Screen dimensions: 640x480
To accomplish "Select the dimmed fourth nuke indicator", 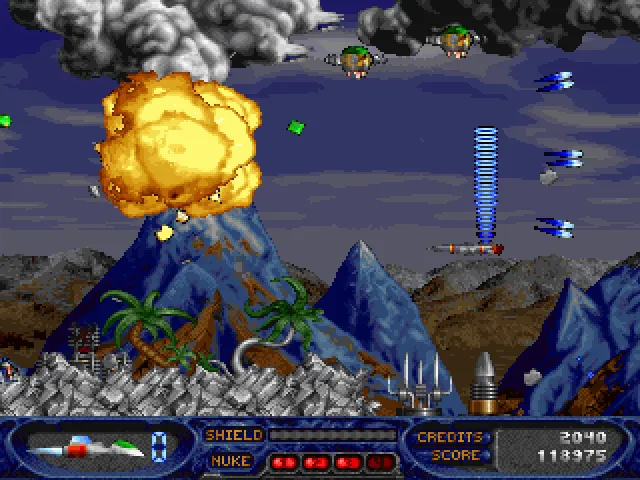I will tap(380, 462).
